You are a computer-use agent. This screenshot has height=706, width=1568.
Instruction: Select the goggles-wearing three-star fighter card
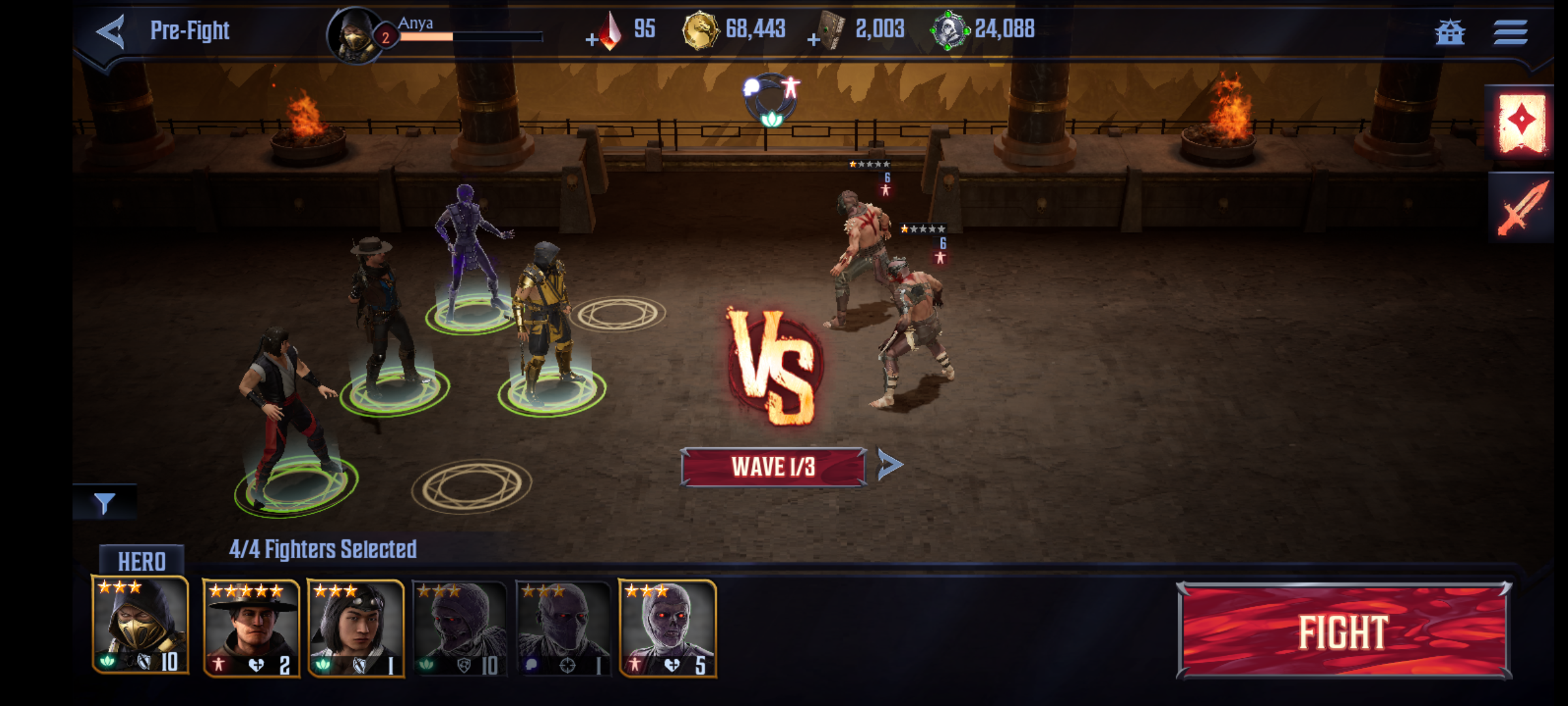(356, 628)
